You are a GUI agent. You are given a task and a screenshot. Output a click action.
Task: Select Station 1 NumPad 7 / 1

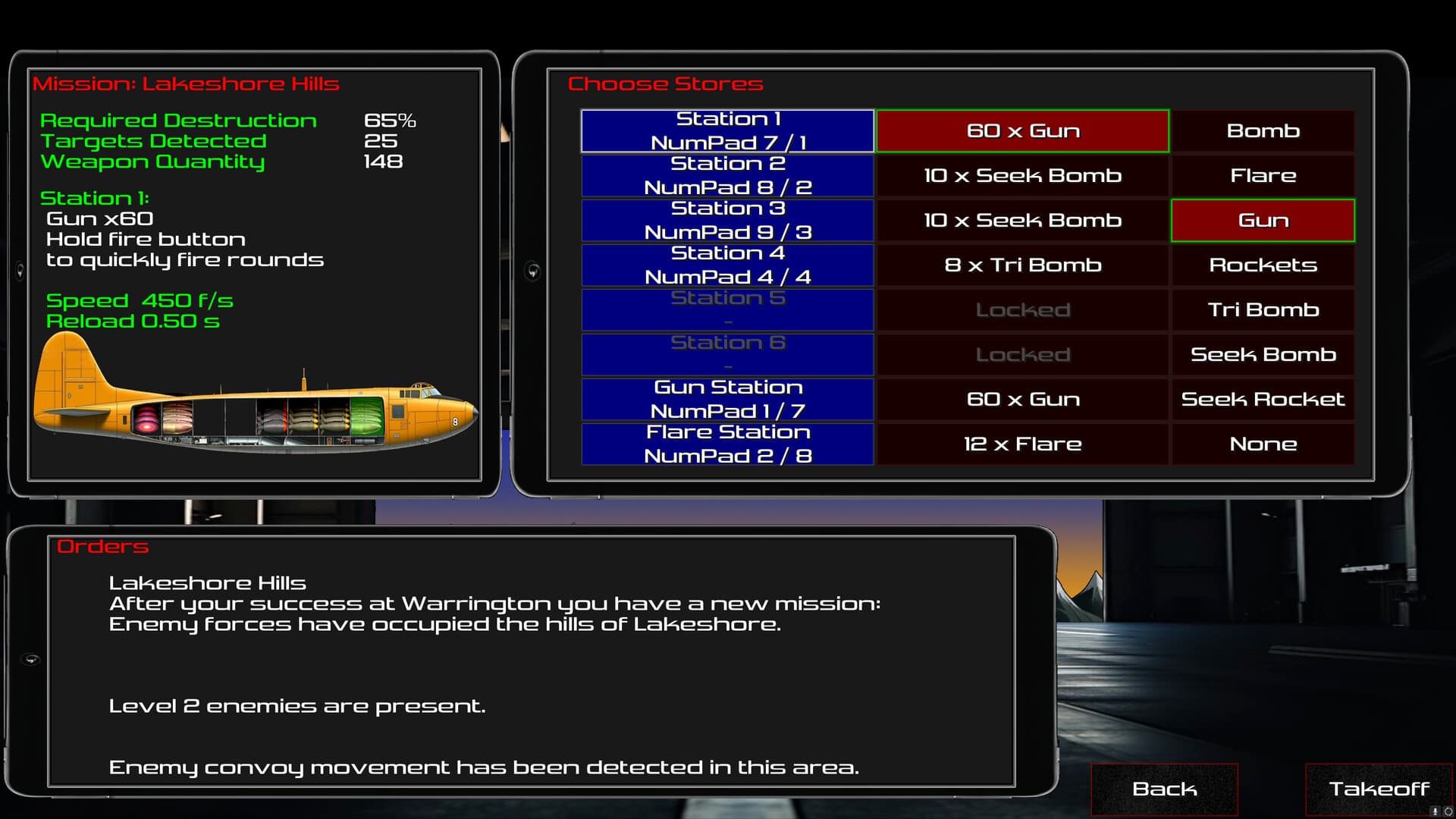point(726,130)
